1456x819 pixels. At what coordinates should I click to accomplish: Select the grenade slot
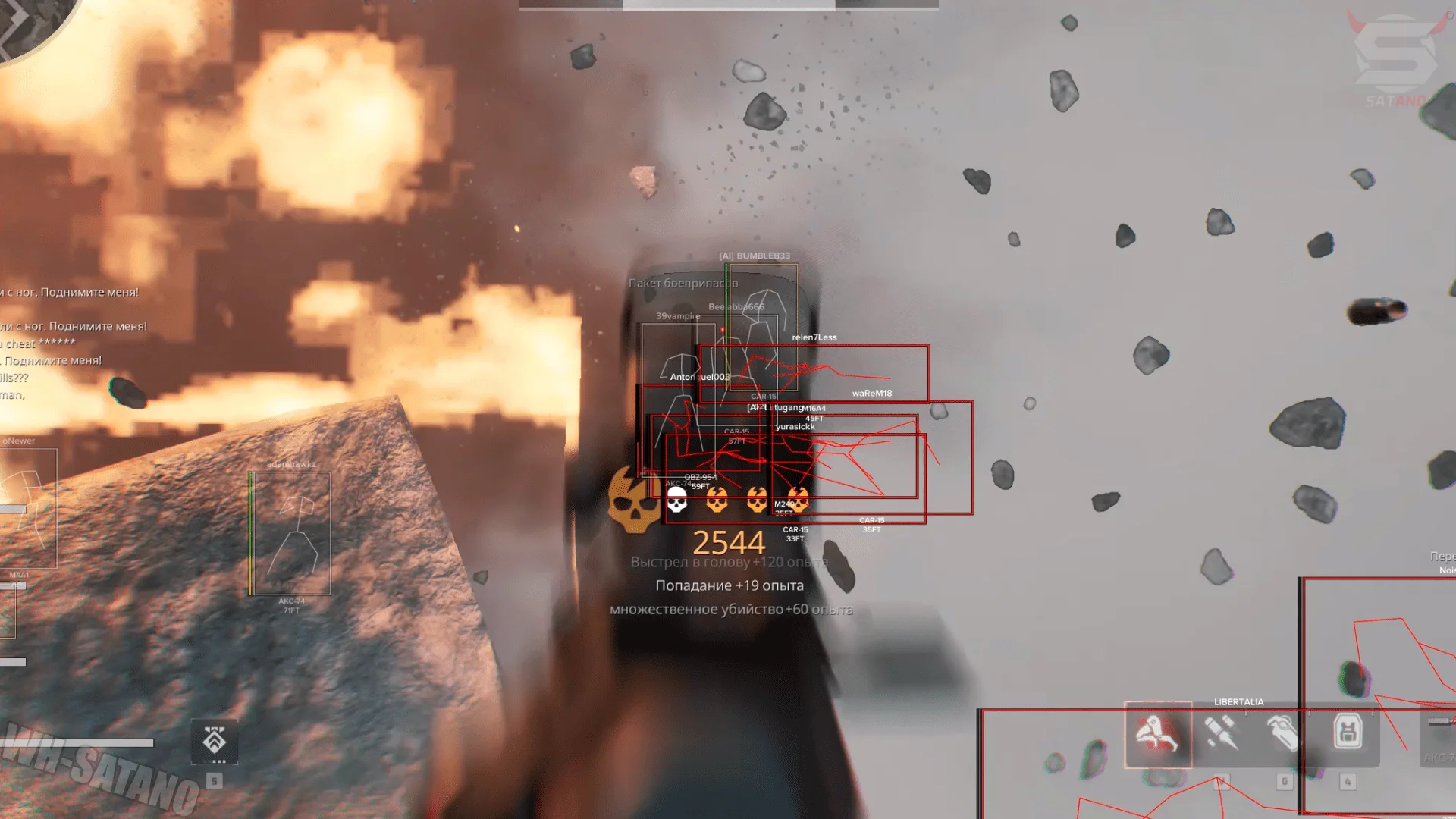(x=1283, y=733)
